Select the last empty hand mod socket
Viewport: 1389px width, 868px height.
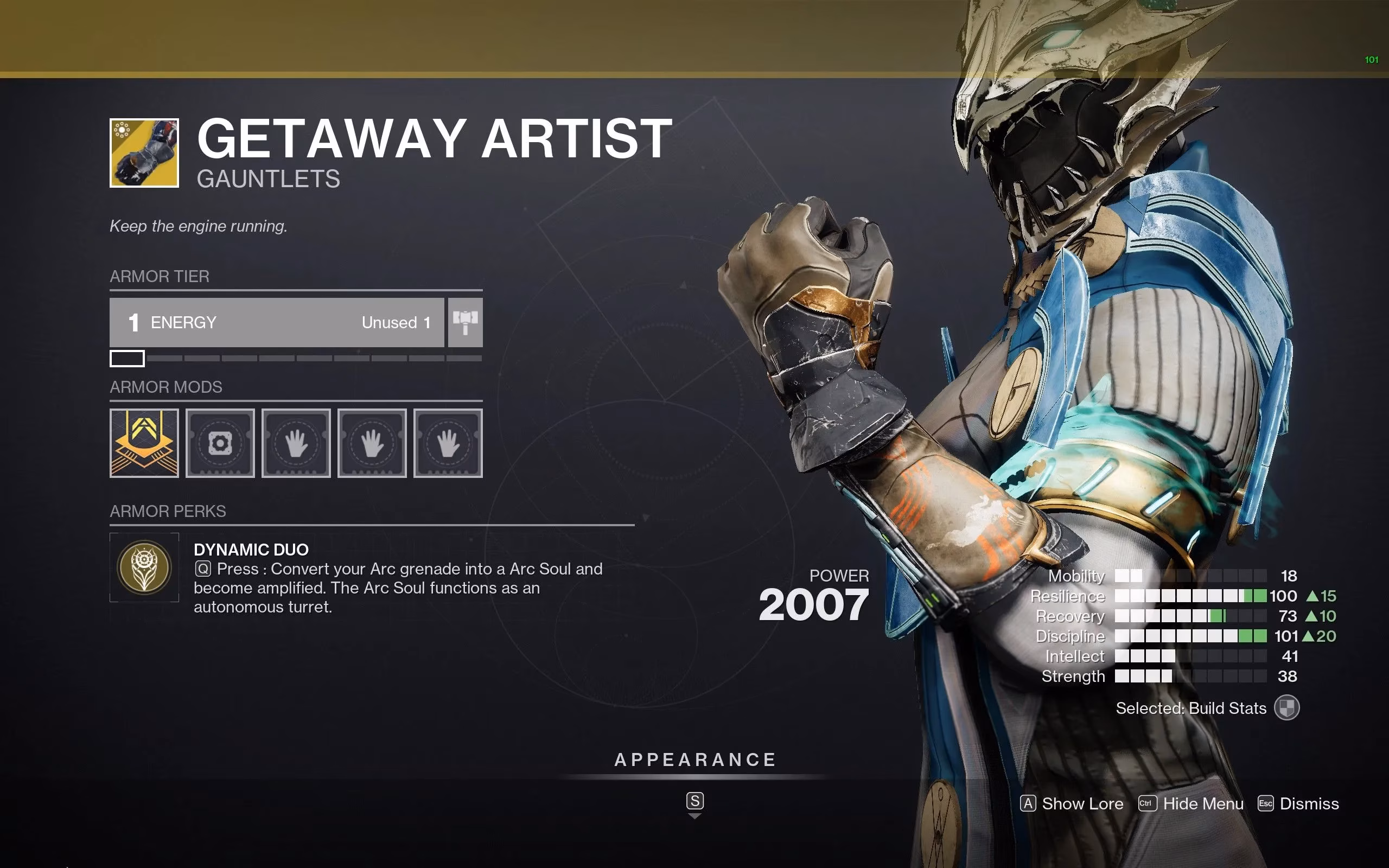(448, 443)
